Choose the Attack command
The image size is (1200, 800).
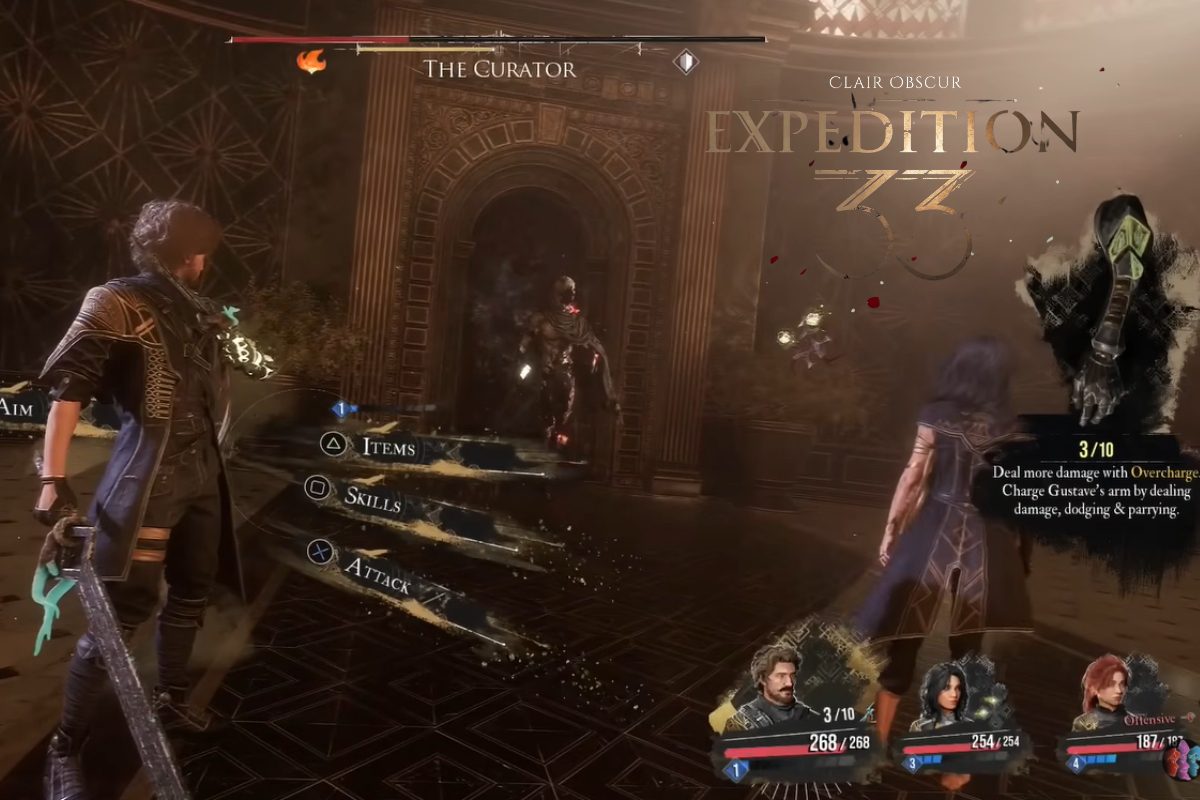(378, 576)
